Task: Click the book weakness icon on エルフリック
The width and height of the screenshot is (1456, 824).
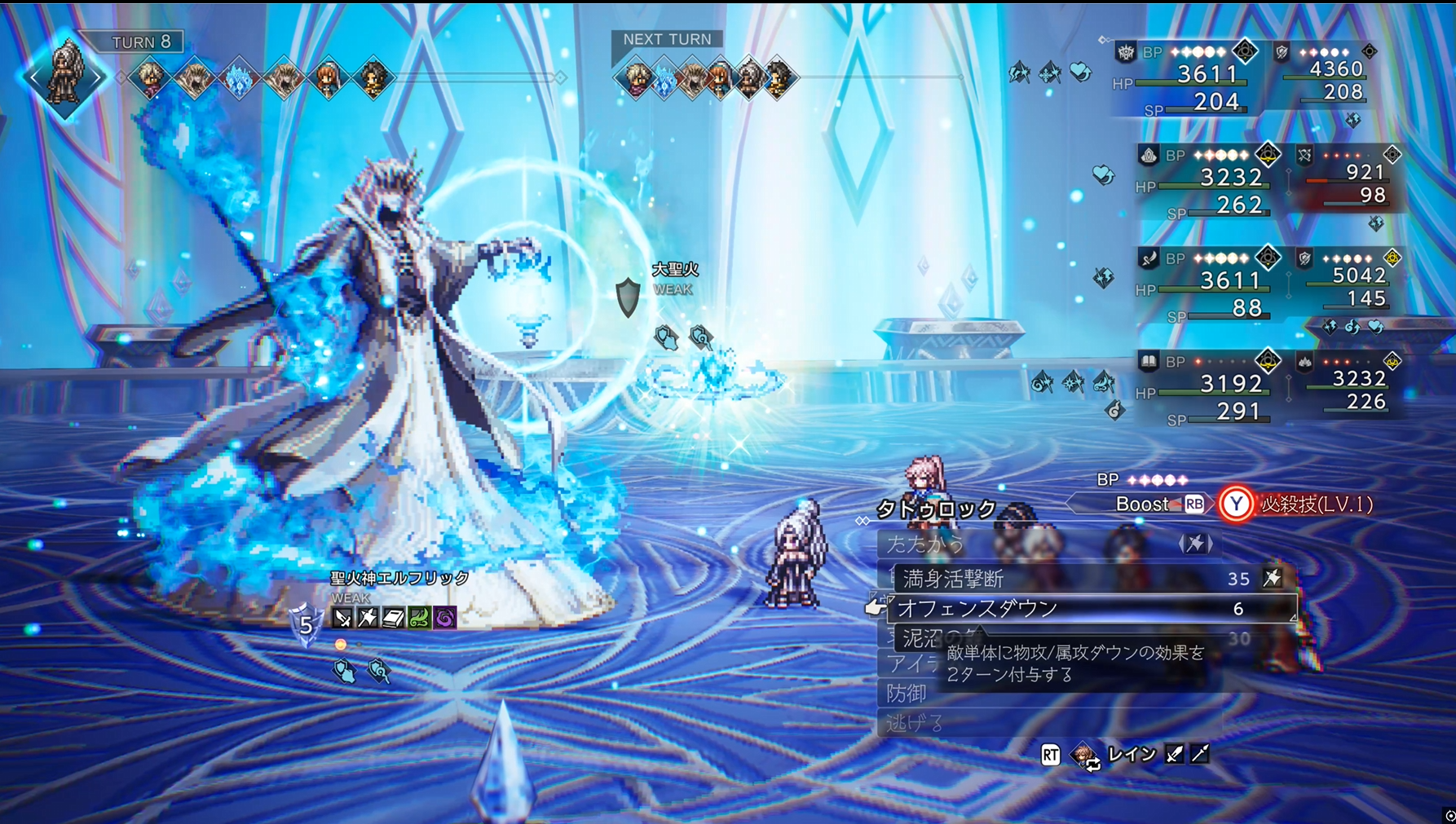Action: 394,619
